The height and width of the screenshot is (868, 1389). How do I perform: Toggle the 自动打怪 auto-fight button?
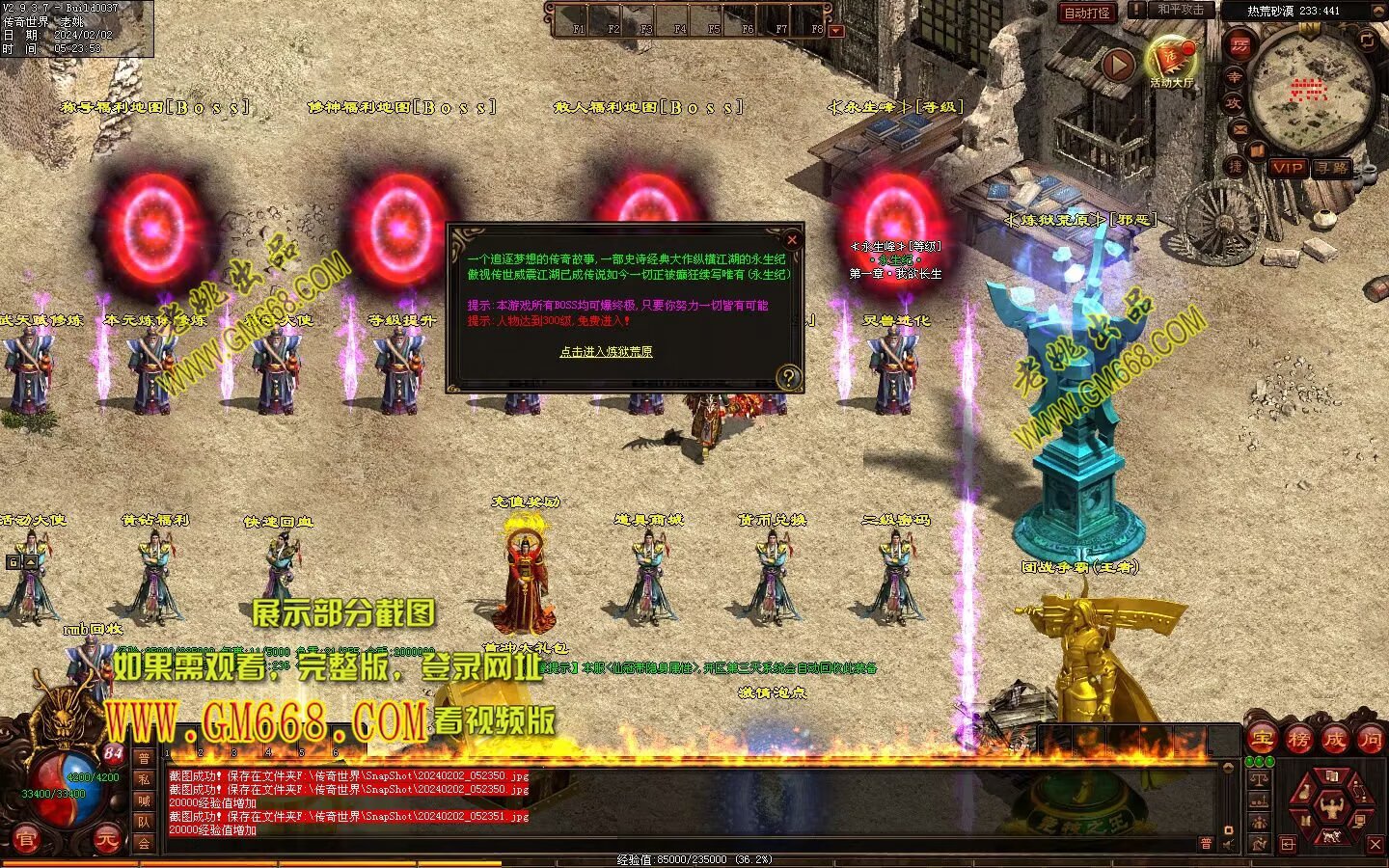point(1087,13)
